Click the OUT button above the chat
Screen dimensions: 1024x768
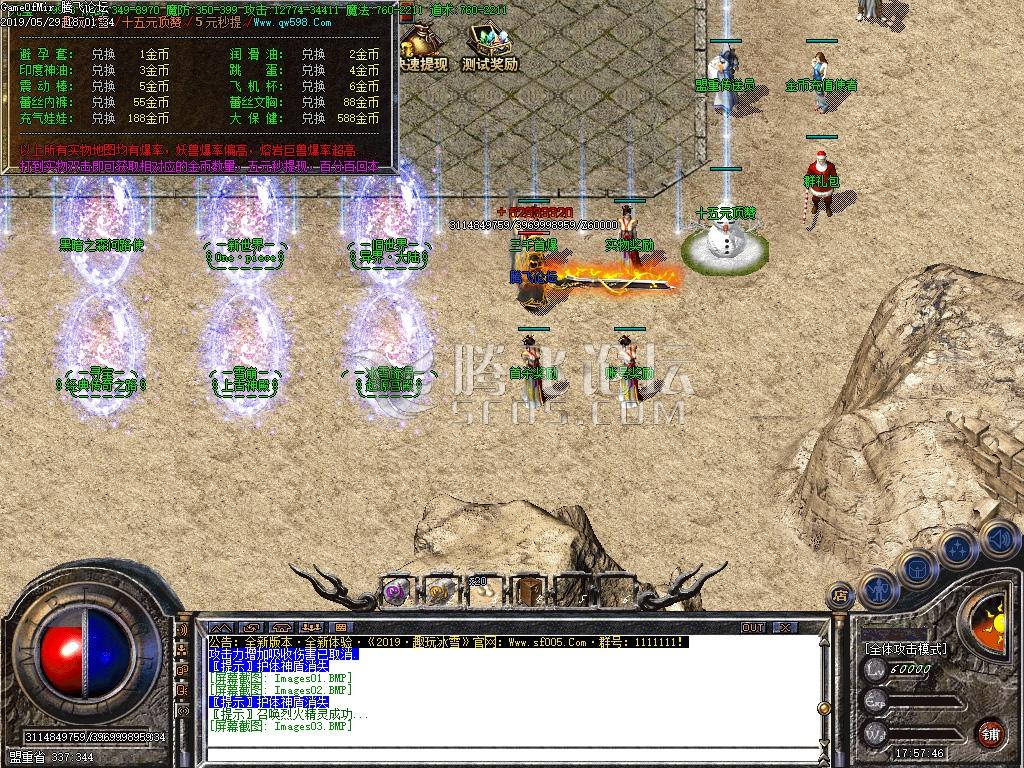point(752,627)
